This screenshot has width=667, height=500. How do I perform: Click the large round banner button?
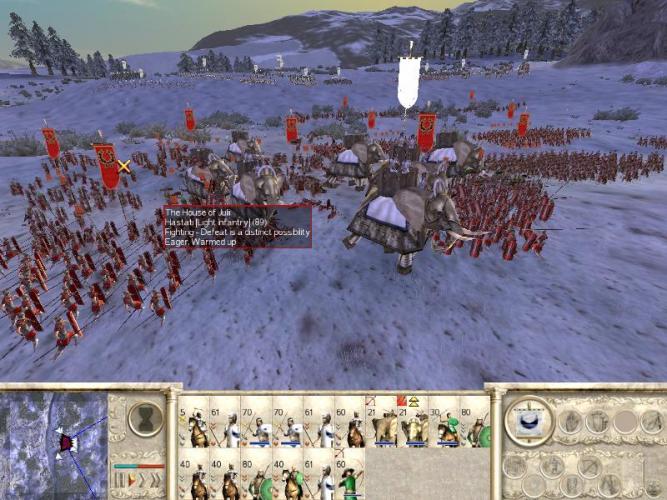point(529,420)
